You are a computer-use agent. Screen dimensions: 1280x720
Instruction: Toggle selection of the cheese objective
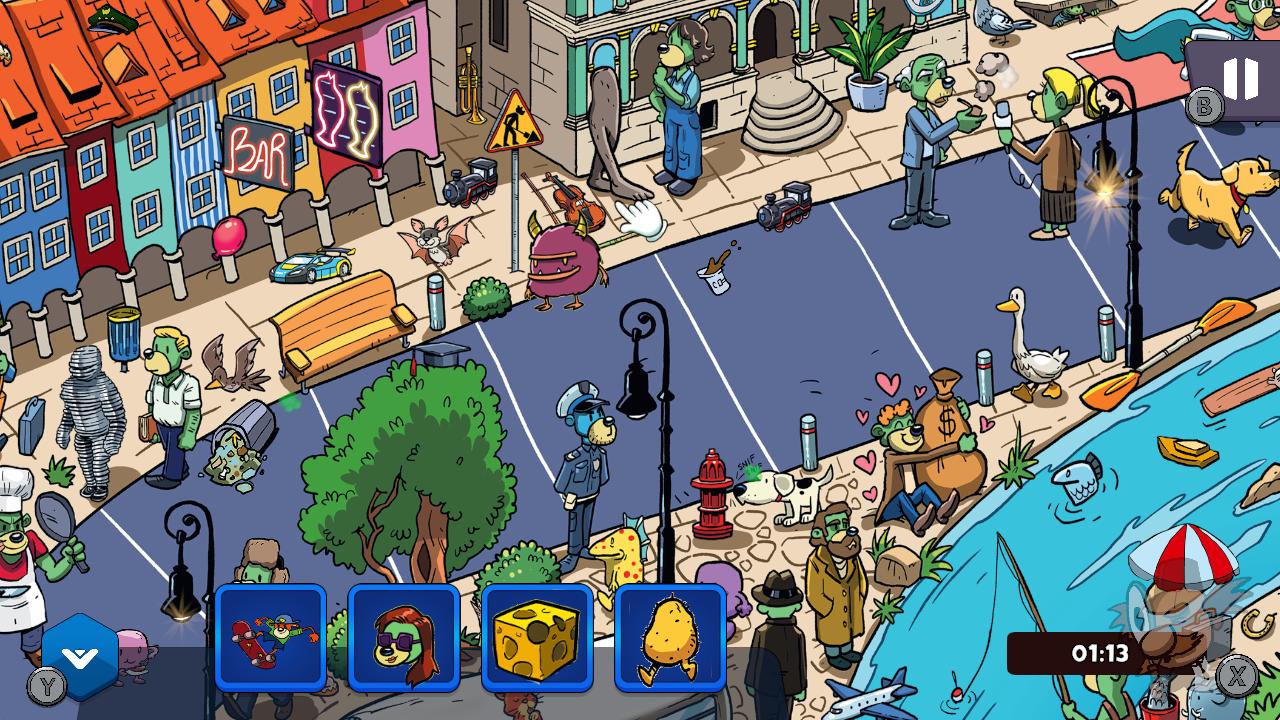pos(536,640)
